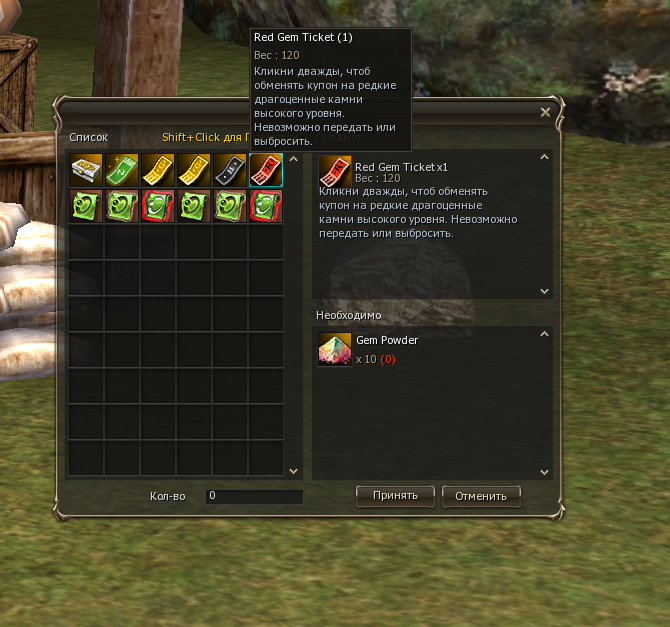Close the exchange window with the X

click(x=545, y=113)
